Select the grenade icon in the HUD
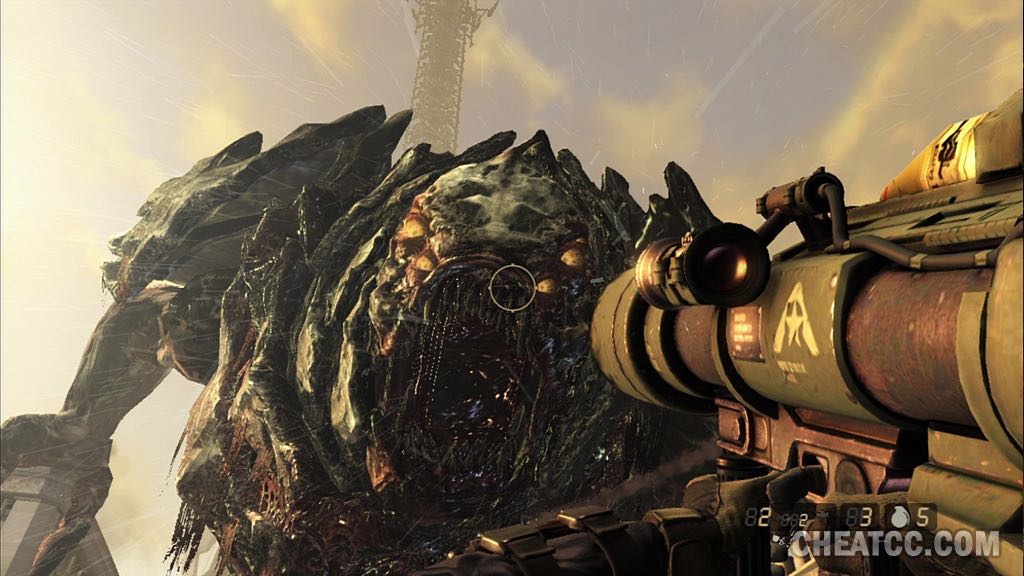This screenshot has height=576, width=1024. 898,519
